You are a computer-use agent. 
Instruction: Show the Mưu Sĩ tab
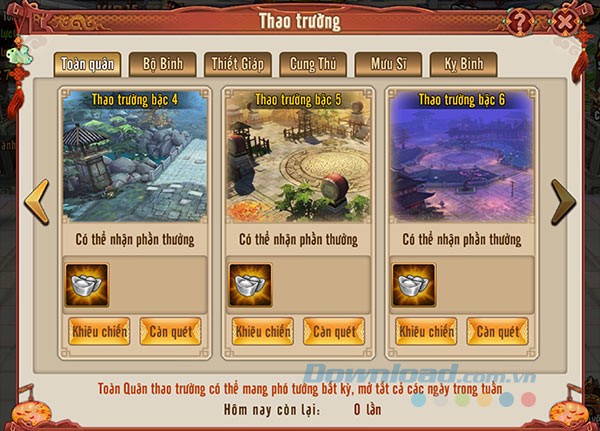tap(386, 64)
